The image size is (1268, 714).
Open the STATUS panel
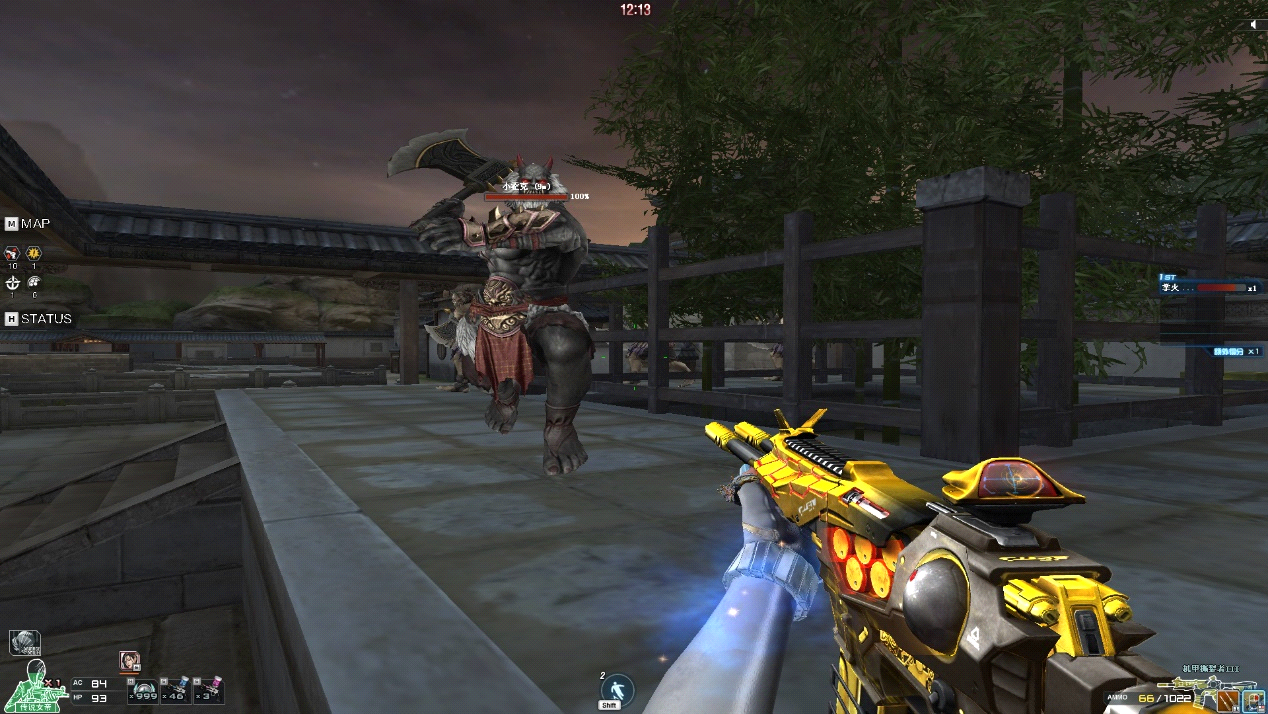click(38, 319)
